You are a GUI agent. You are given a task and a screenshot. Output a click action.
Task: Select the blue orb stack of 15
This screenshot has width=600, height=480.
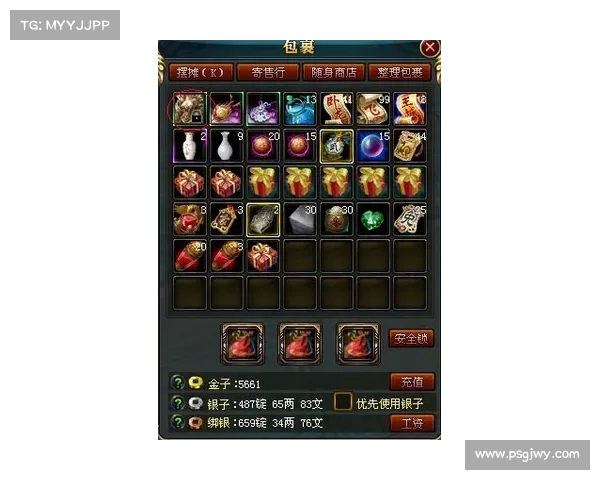373,146
